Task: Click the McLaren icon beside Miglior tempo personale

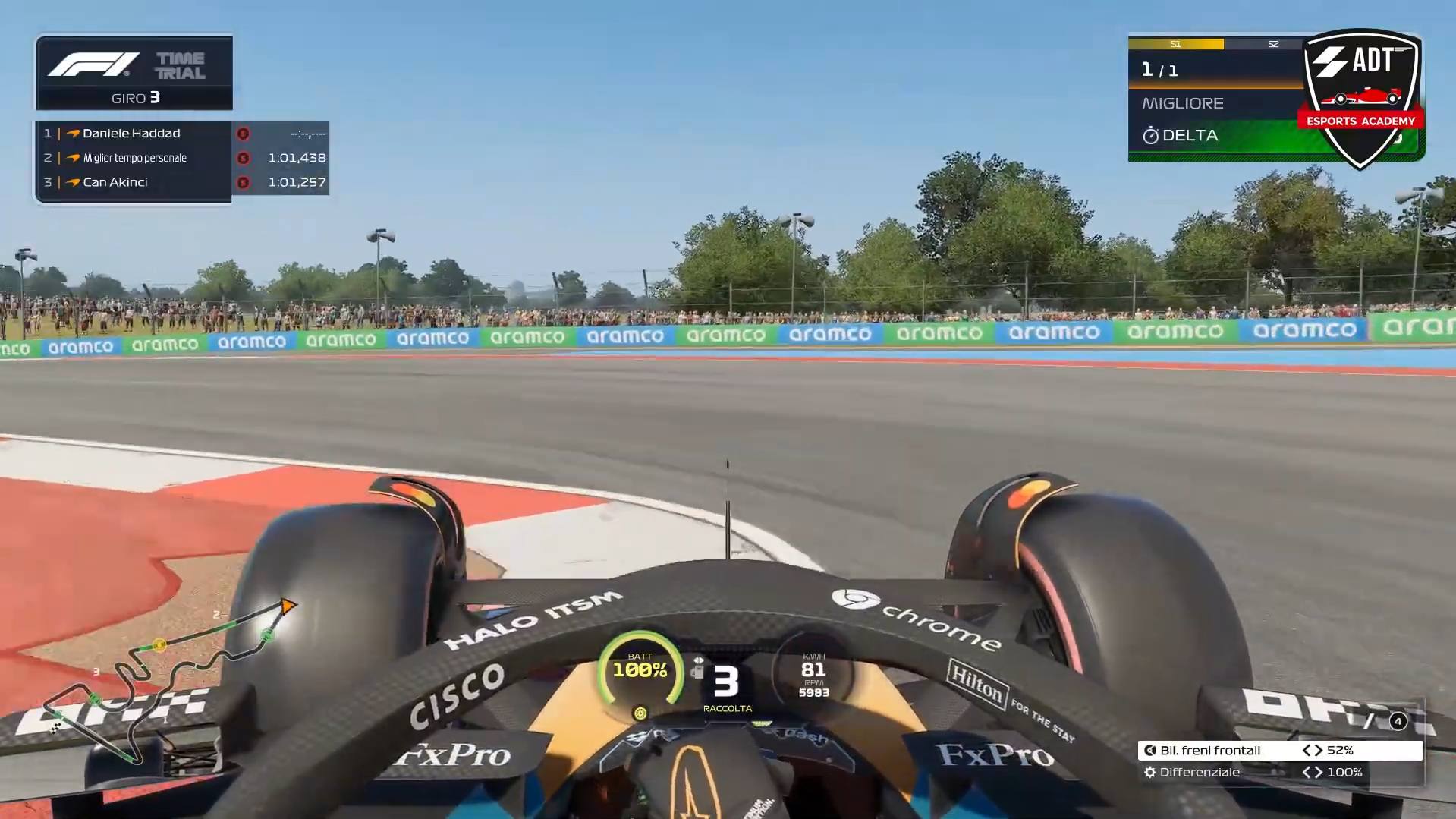Action: pos(74,158)
